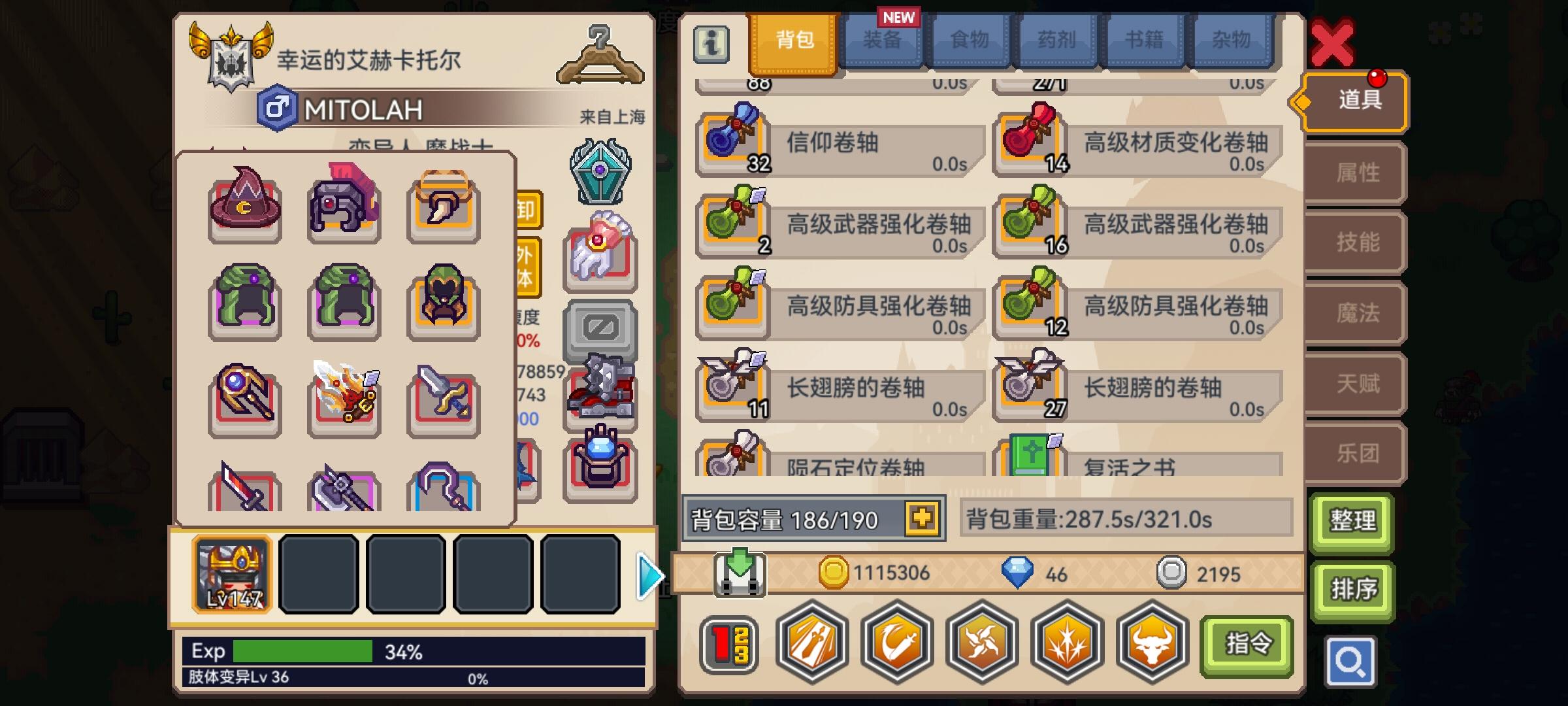The height and width of the screenshot is (706, 1568).
Task: Toggle the 123 skill bar switcher
Action: coord(730,643)
